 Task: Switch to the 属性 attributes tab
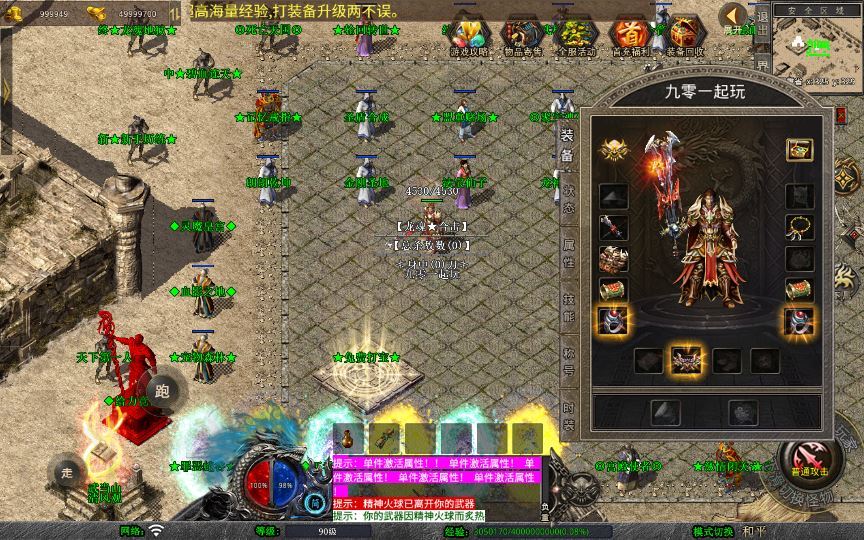point(568,253)
